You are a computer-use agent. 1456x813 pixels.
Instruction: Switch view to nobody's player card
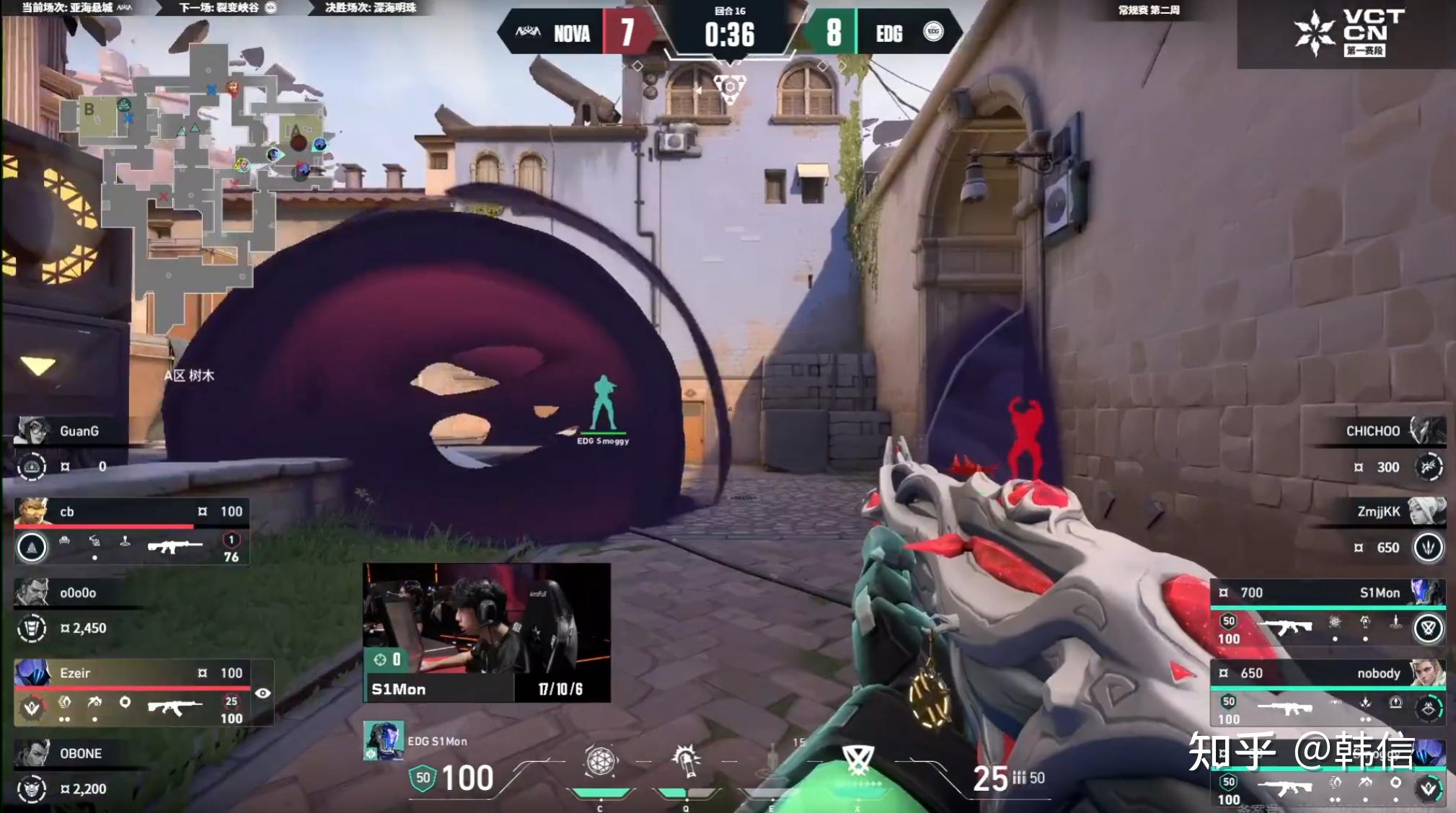[1327, 693]
